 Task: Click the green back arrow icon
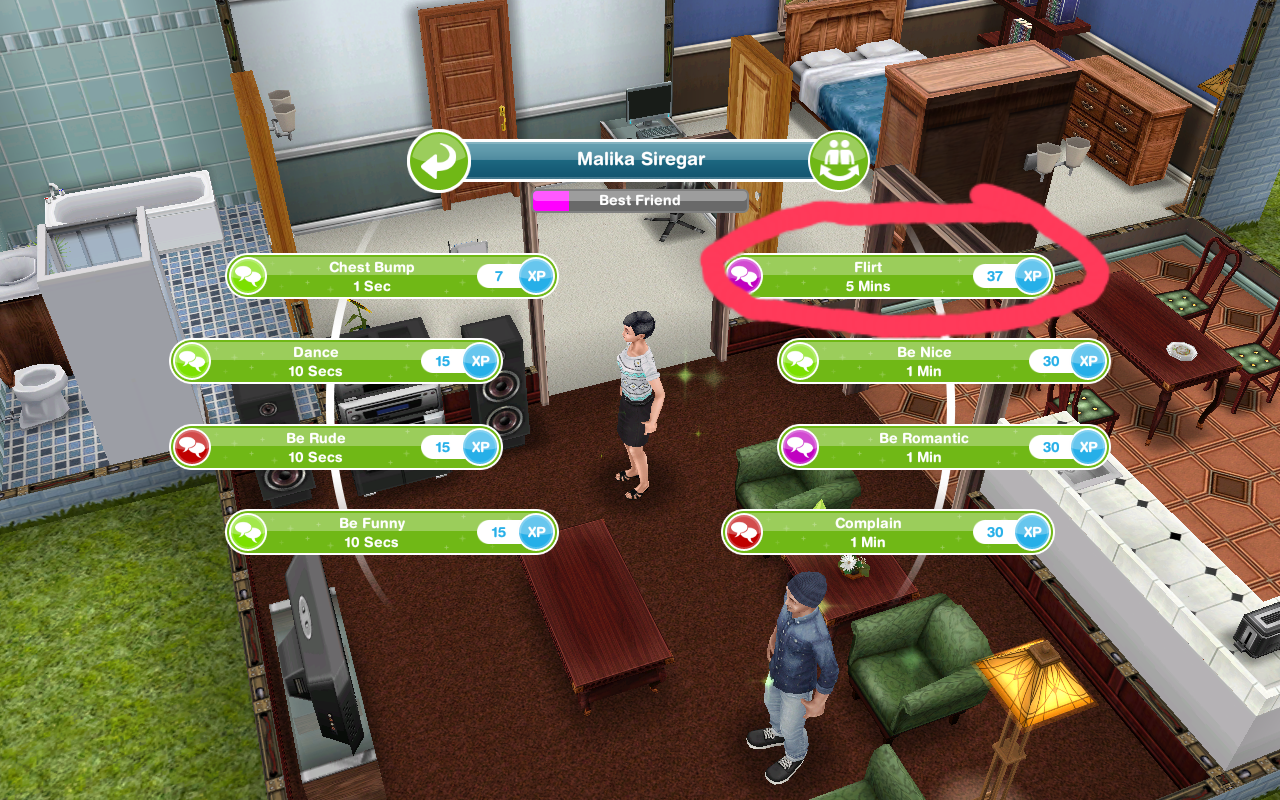[440, 160]
